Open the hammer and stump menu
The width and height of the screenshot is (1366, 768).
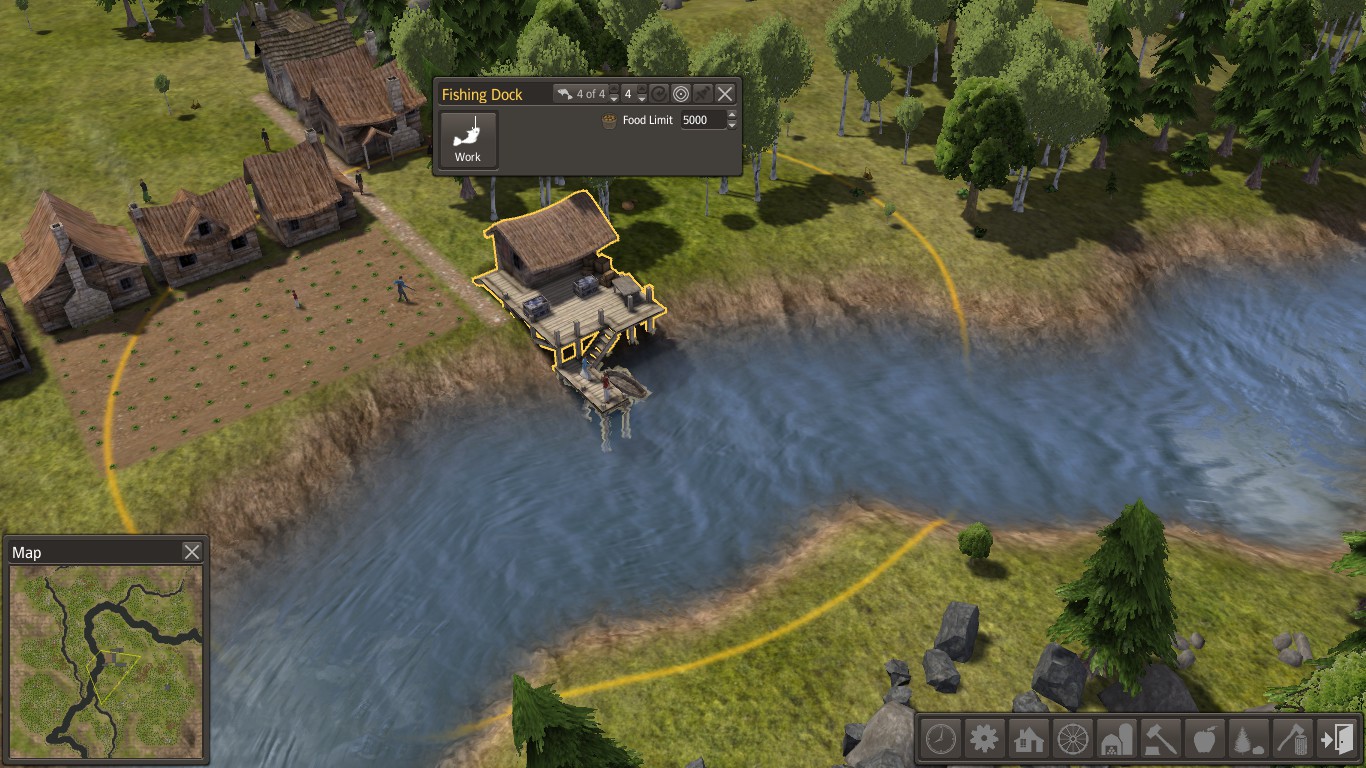tap(1160, 740)
